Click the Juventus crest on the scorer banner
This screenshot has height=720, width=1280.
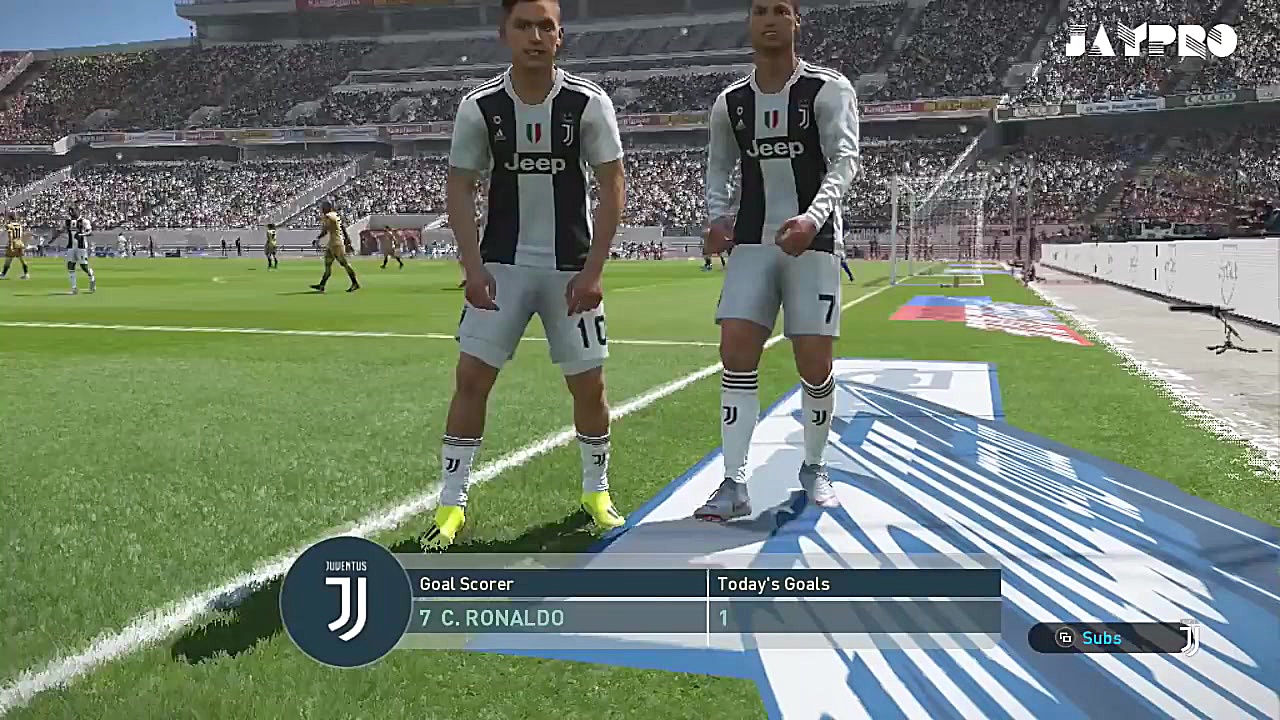pos(346,602)
